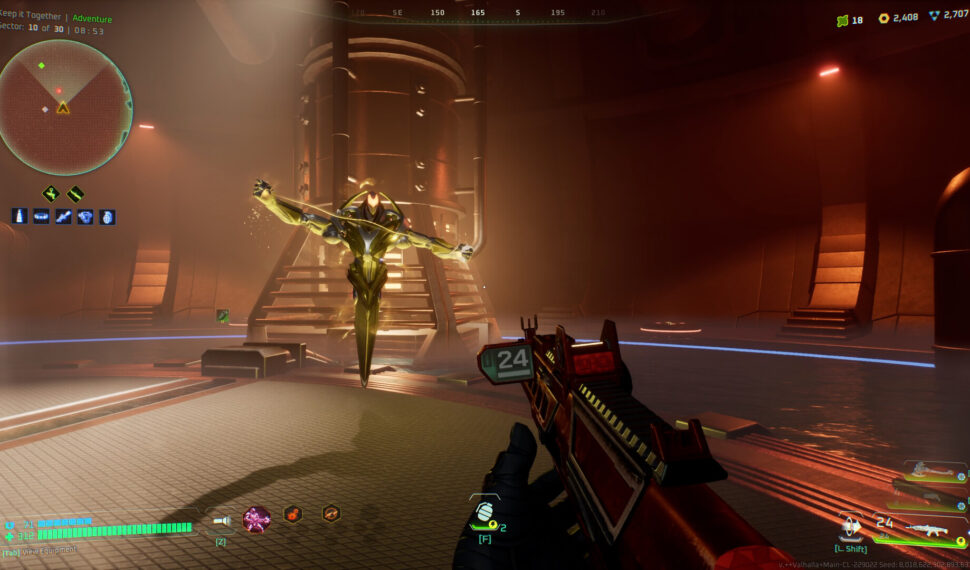Screen dimensions: 970x570
Task: Click the circular radar minimap
Action: click(65, 107)
